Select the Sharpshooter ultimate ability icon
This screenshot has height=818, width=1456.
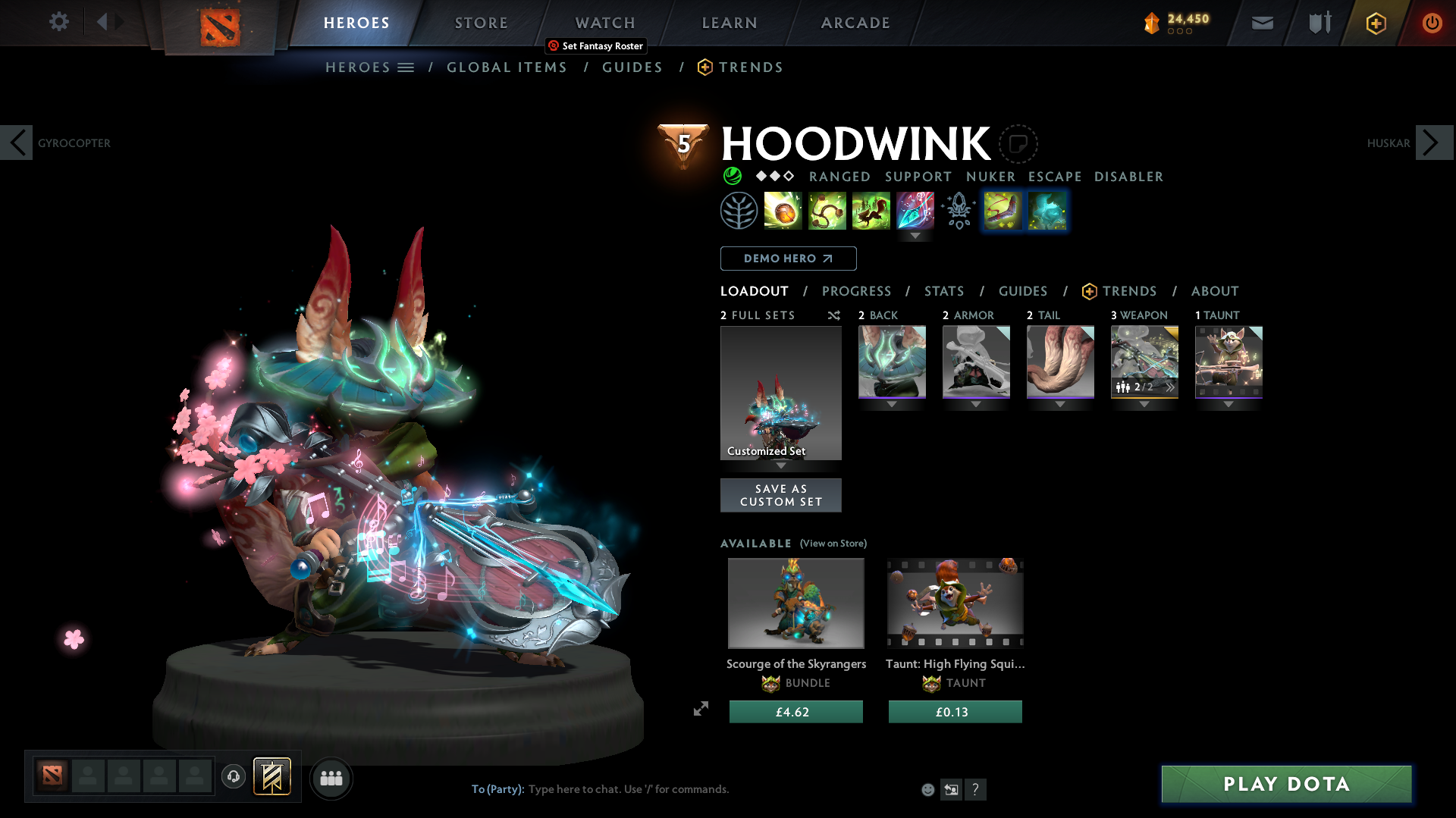pyautogui.click(x=915, y=211)
